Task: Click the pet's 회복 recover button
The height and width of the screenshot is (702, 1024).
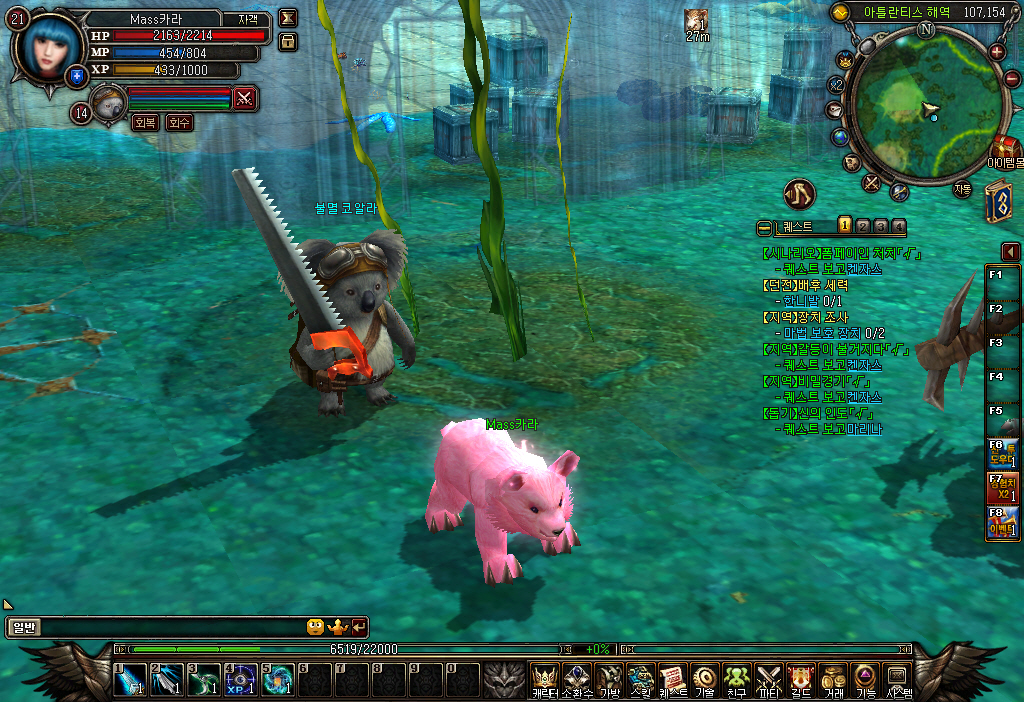Action: (x=145, y=122)
